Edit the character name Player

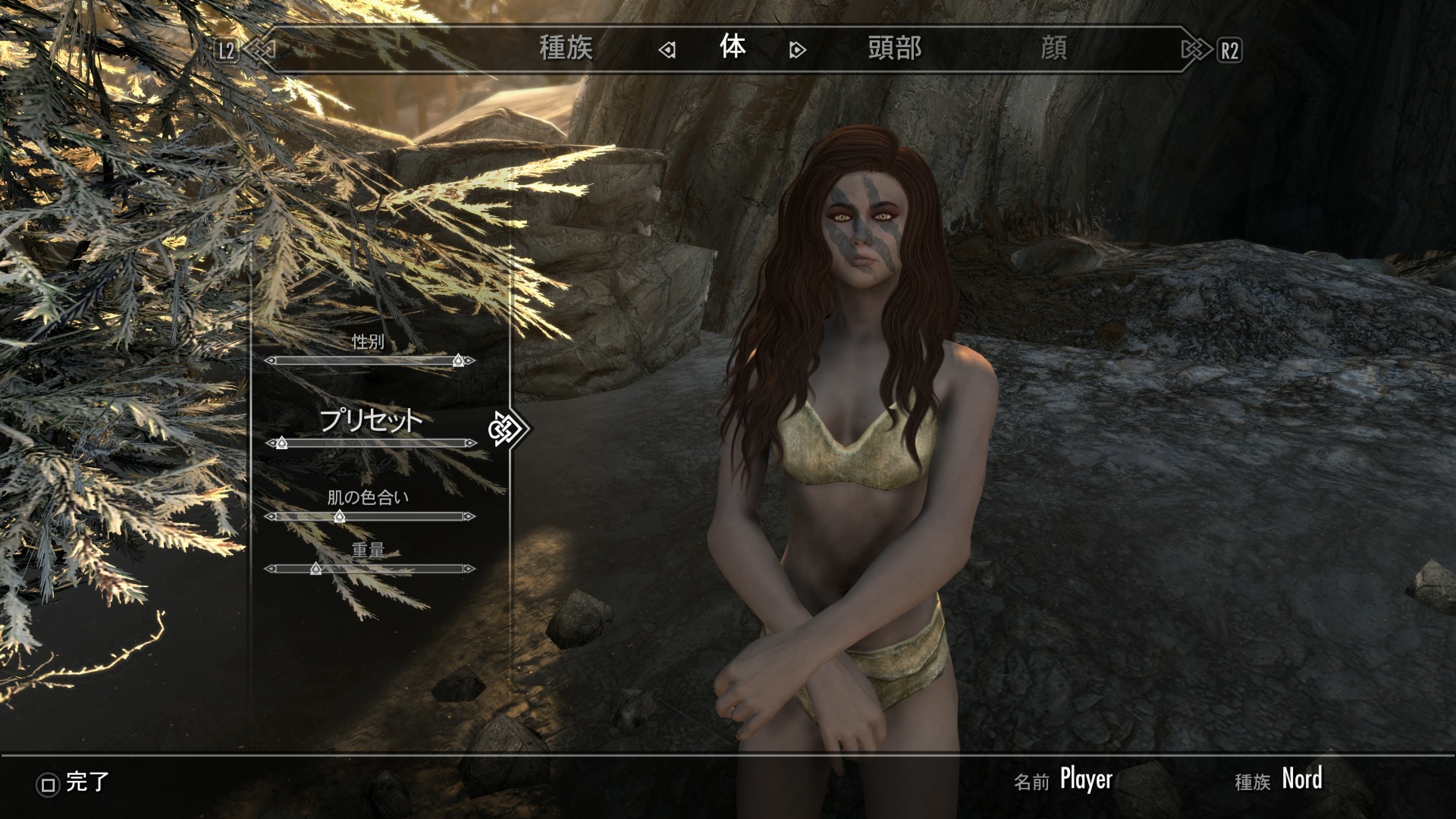point(1086,780)
